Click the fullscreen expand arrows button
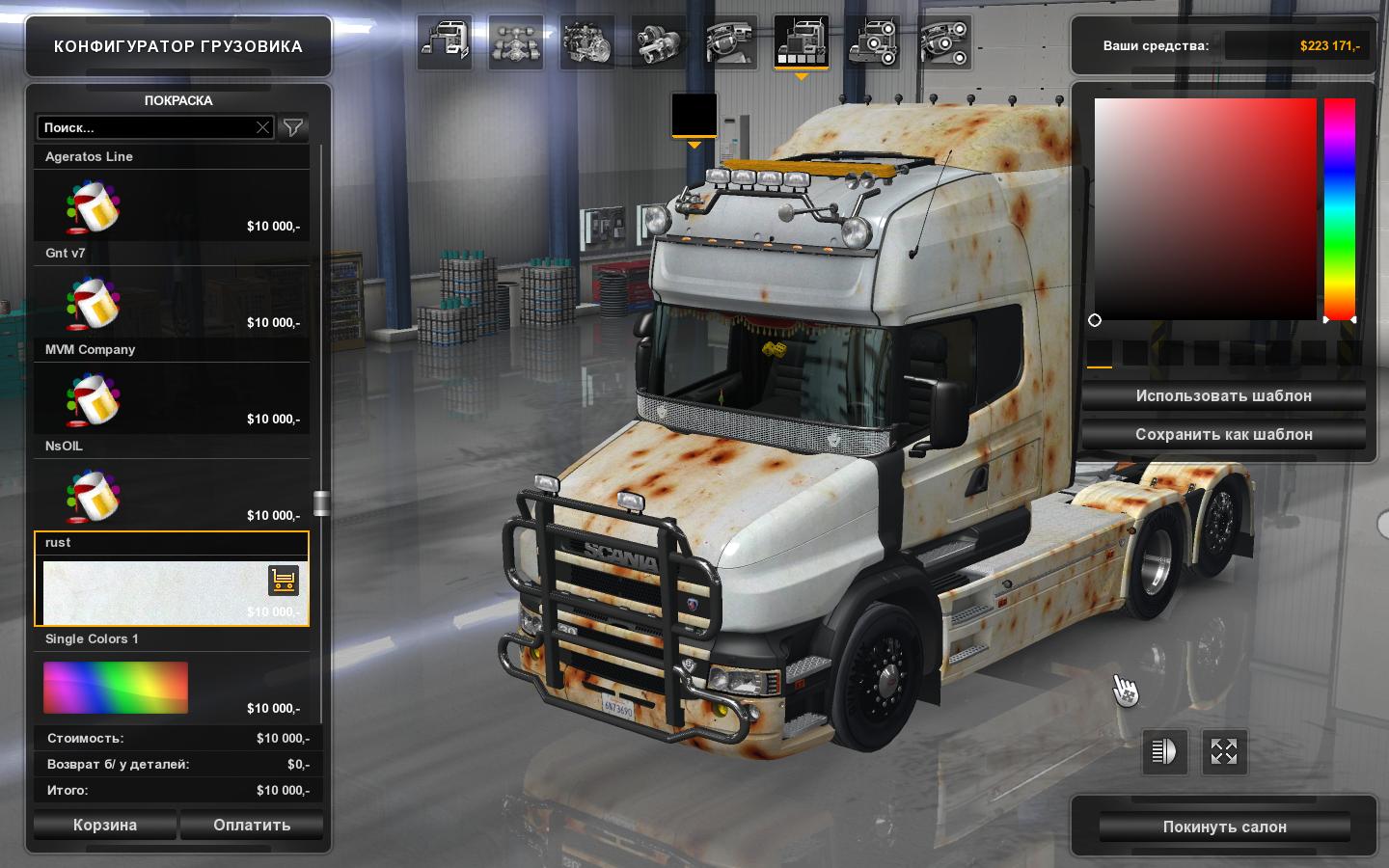 pos(1224,751)
